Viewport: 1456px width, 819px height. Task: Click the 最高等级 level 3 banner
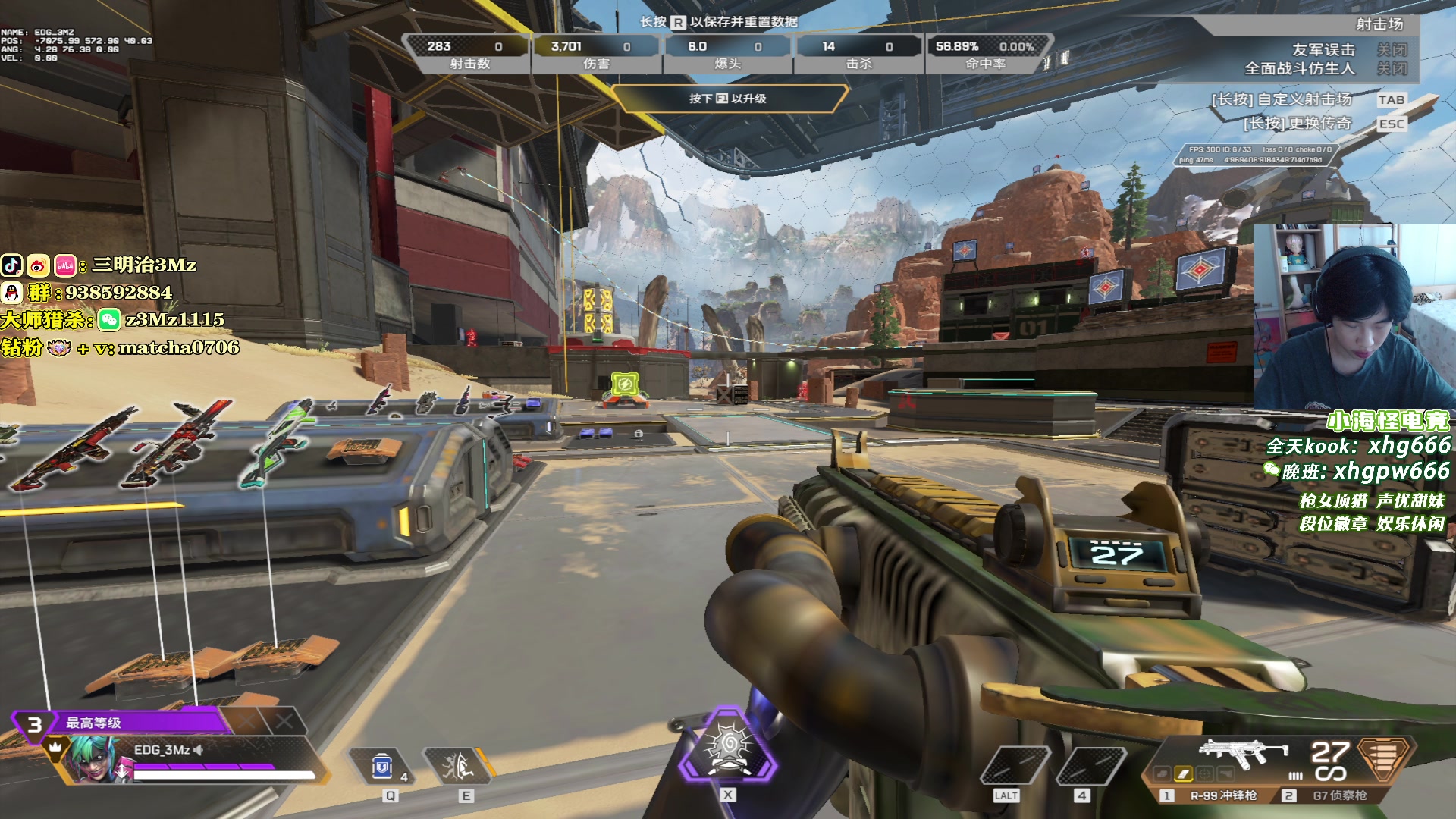(x=121, y=723)
